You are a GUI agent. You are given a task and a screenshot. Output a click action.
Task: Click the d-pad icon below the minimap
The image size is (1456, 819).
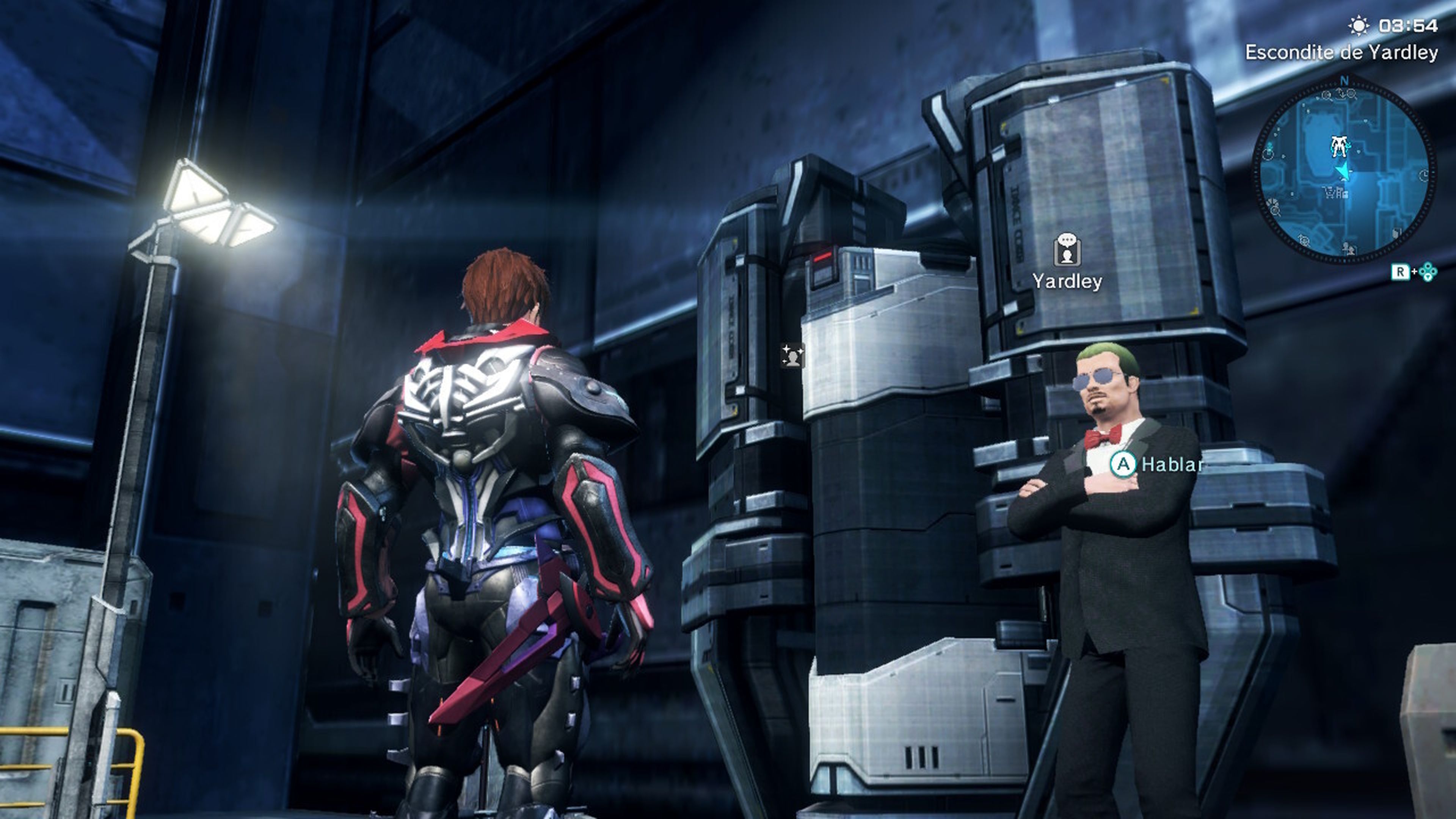pyautogui.click(x=1428, y=272)
